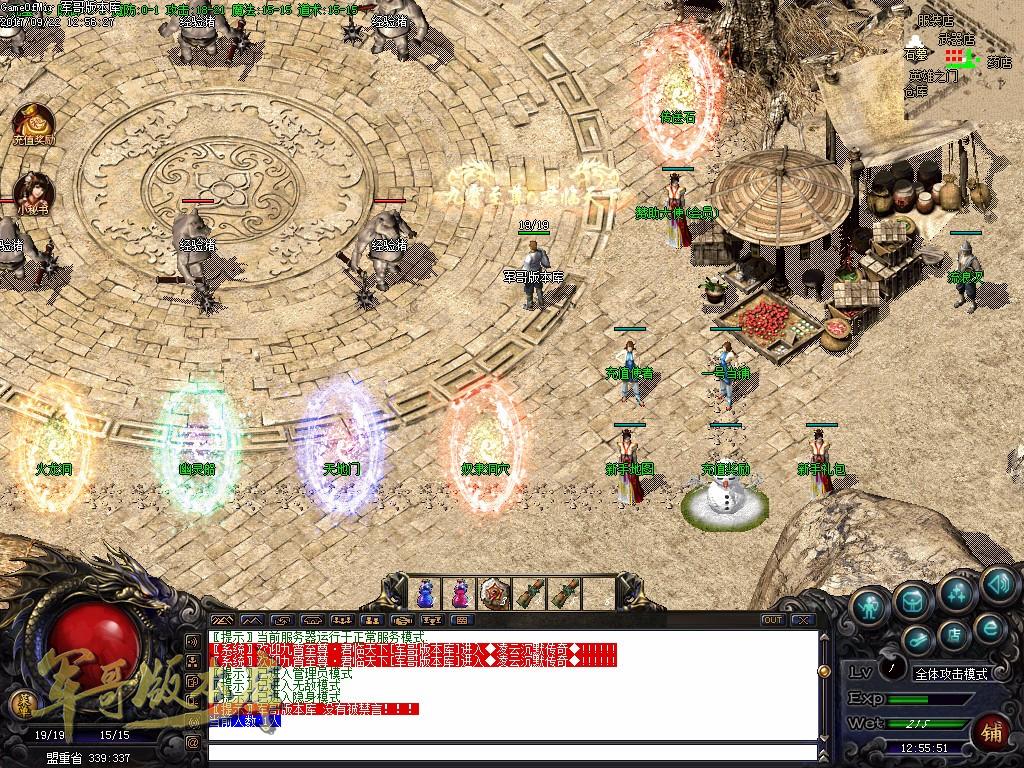The height and width of the screenshot is (768, 1024).
Task: Click the 充值奖励 recharge reward icon
Action: (x=33, y=122)
